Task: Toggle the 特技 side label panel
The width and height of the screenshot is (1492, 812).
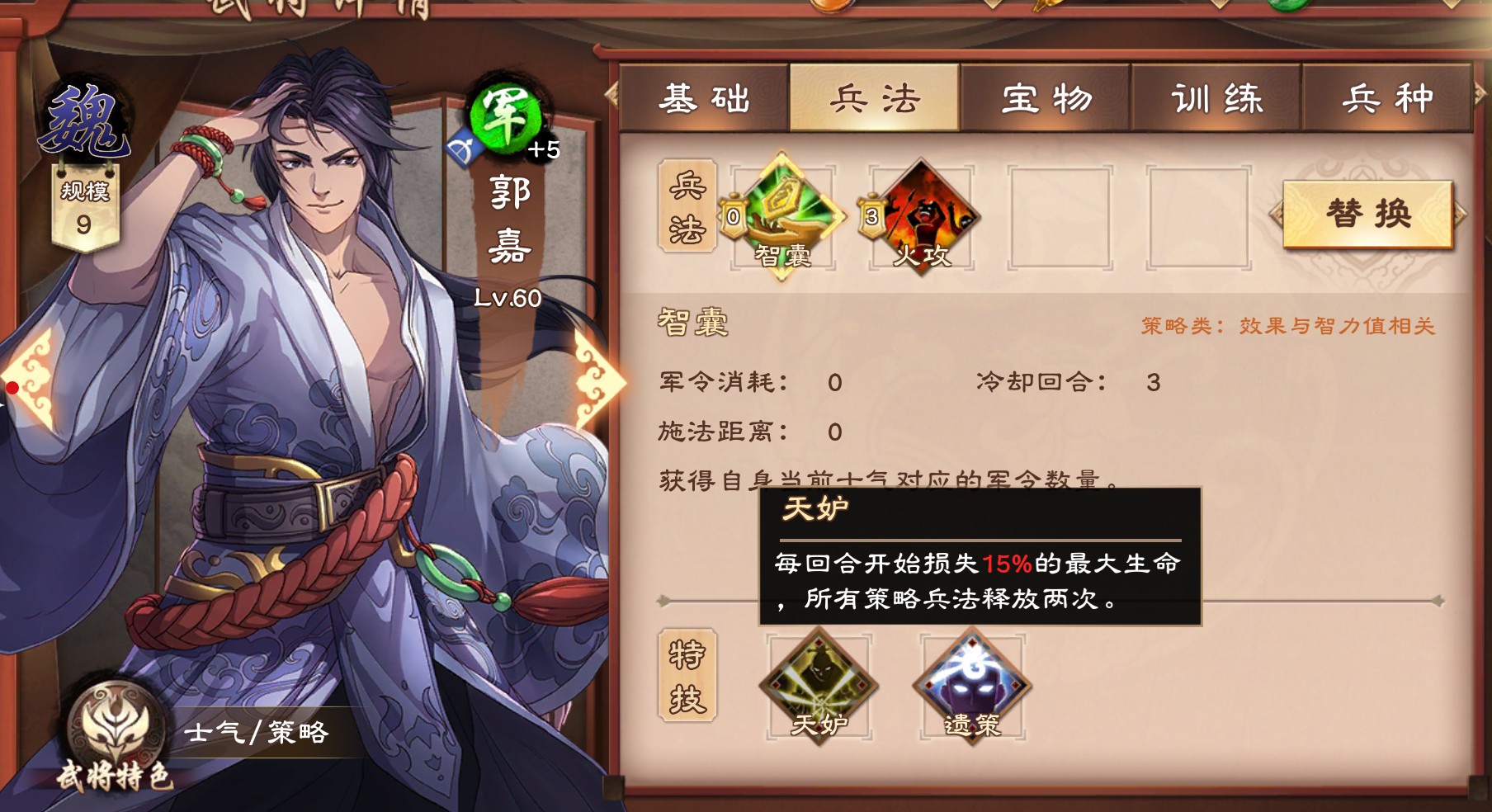Action: [687, 681]
